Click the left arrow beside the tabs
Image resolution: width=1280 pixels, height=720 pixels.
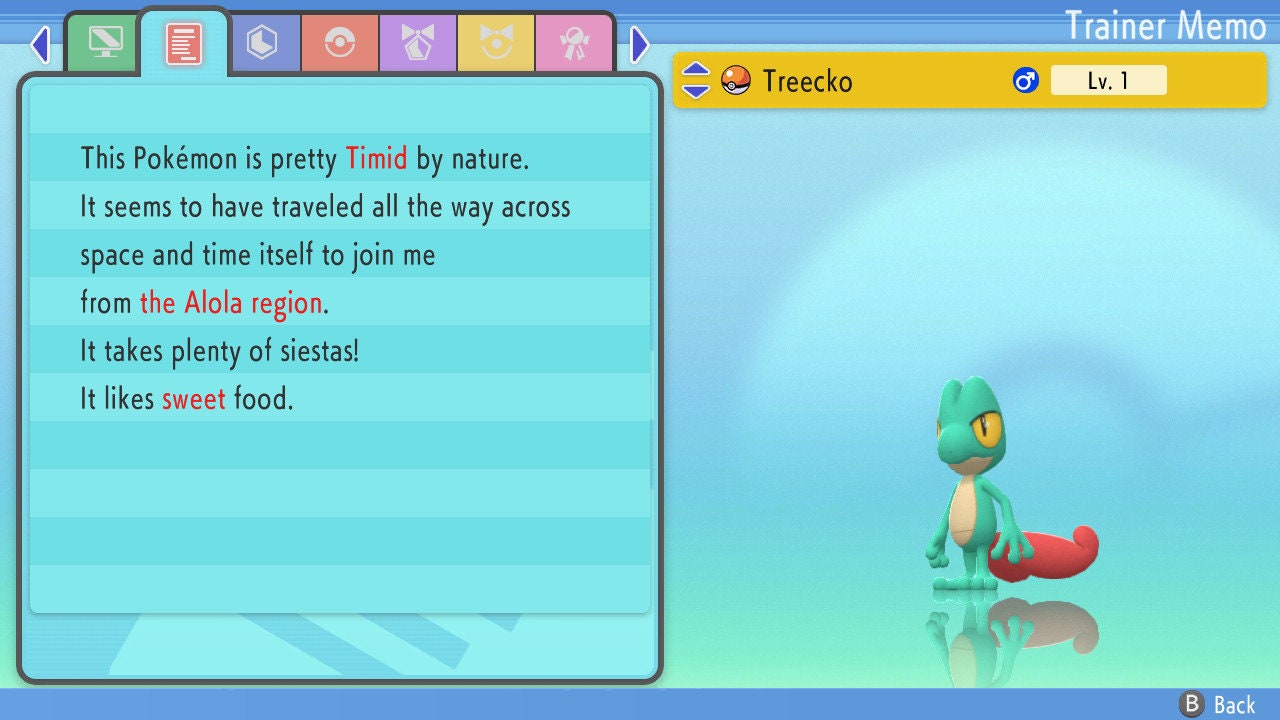tap(40, 44)
